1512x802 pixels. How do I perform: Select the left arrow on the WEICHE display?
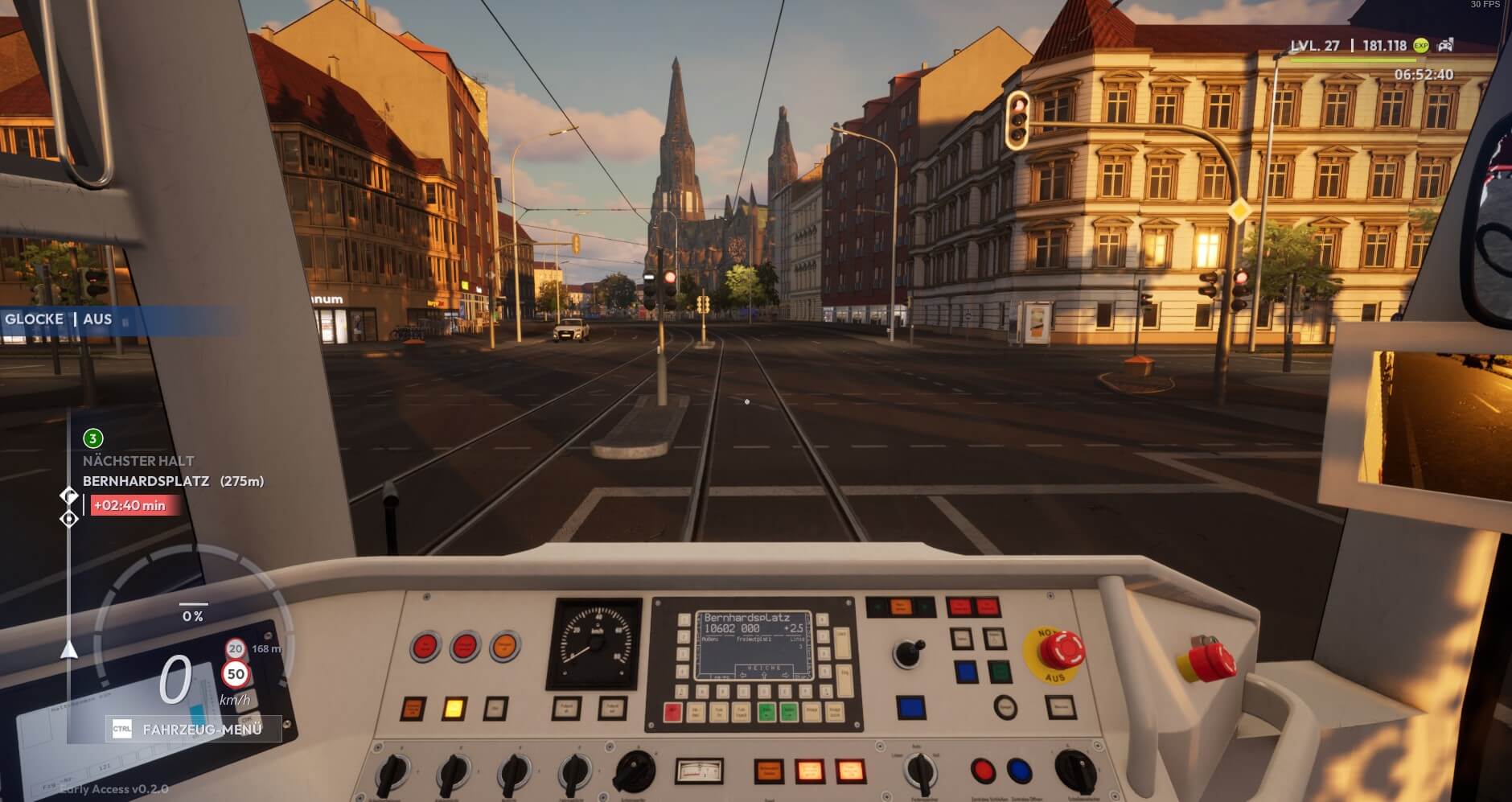tap(743, 674)
